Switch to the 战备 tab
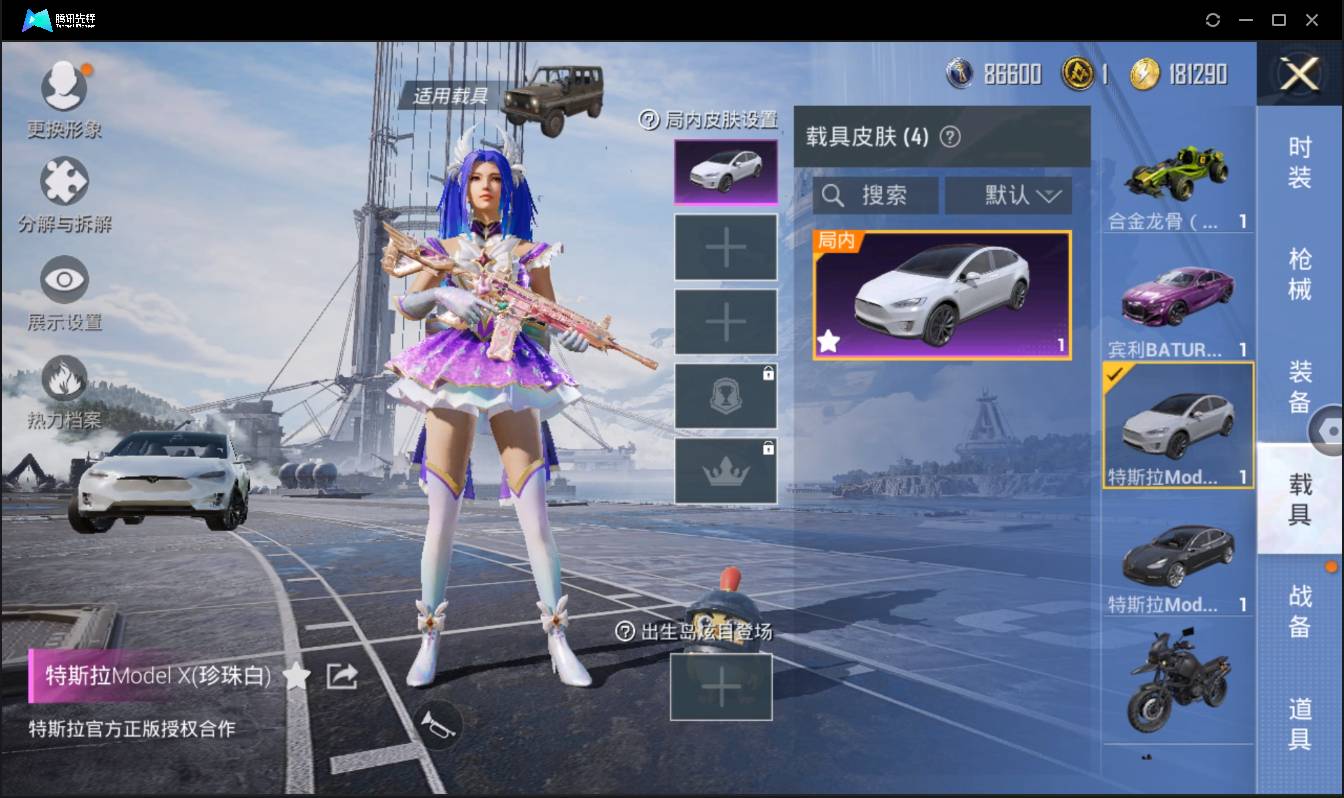Viewport: 1344px width, 798px height. [x=1299, y=610]
